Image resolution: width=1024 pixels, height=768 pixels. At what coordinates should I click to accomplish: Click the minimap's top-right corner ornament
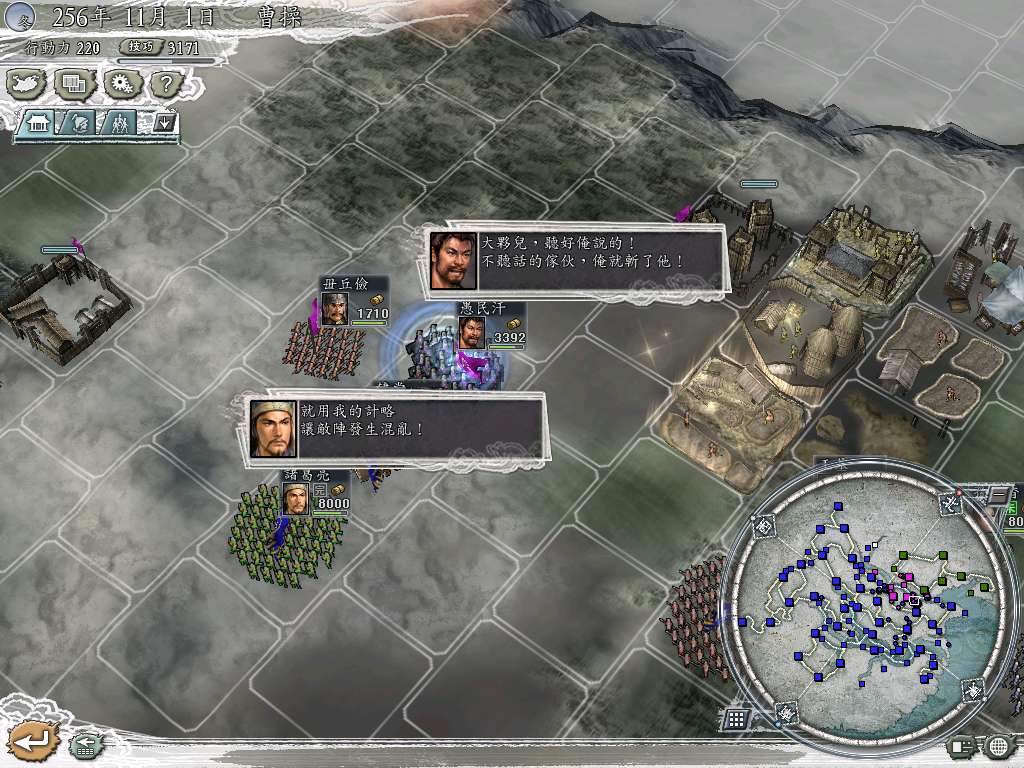pos(949,504)
